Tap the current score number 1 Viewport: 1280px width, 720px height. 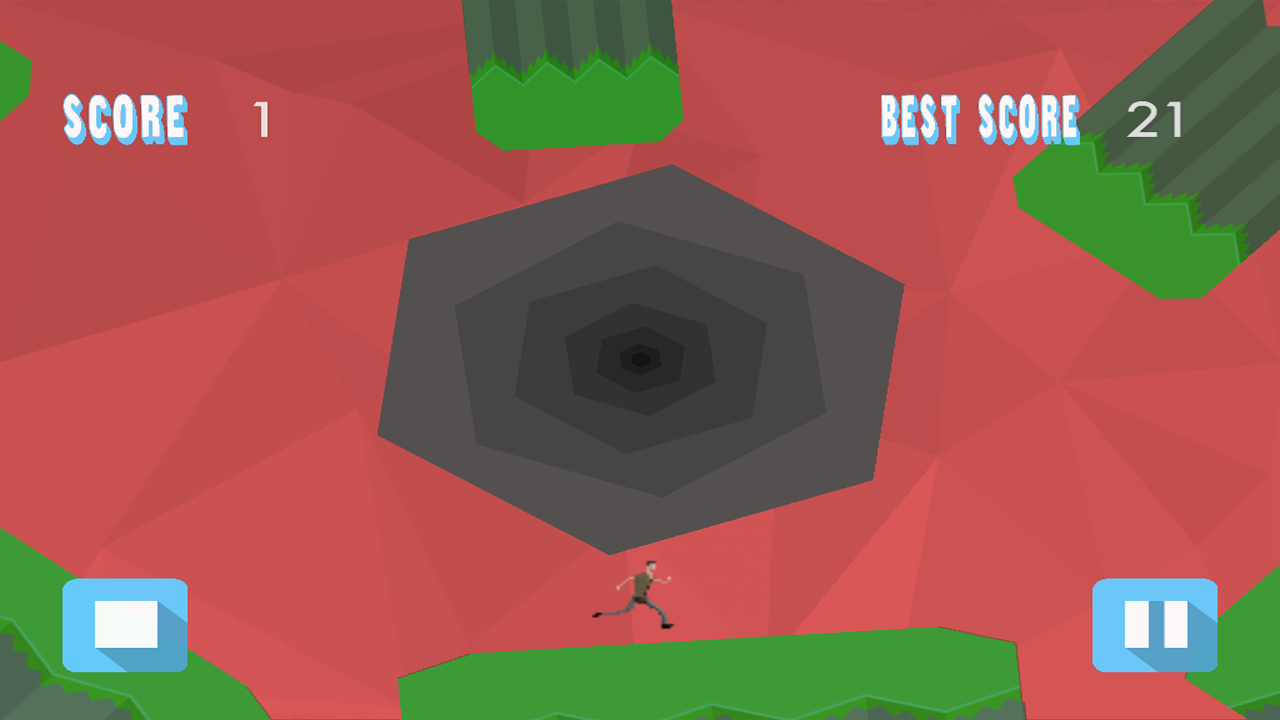coord(260,117)
